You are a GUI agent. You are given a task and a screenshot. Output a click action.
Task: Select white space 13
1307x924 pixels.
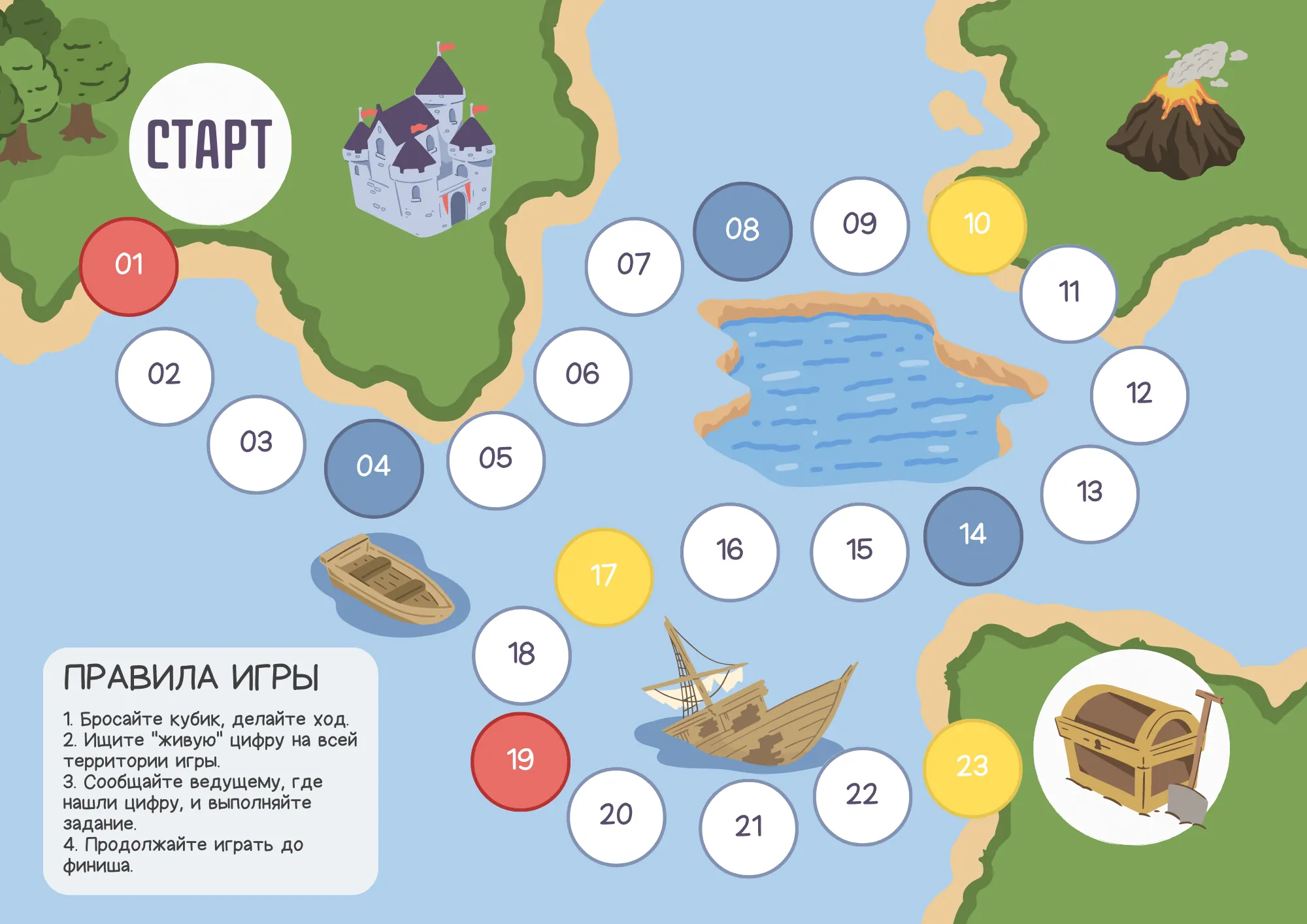(1089, 493)
